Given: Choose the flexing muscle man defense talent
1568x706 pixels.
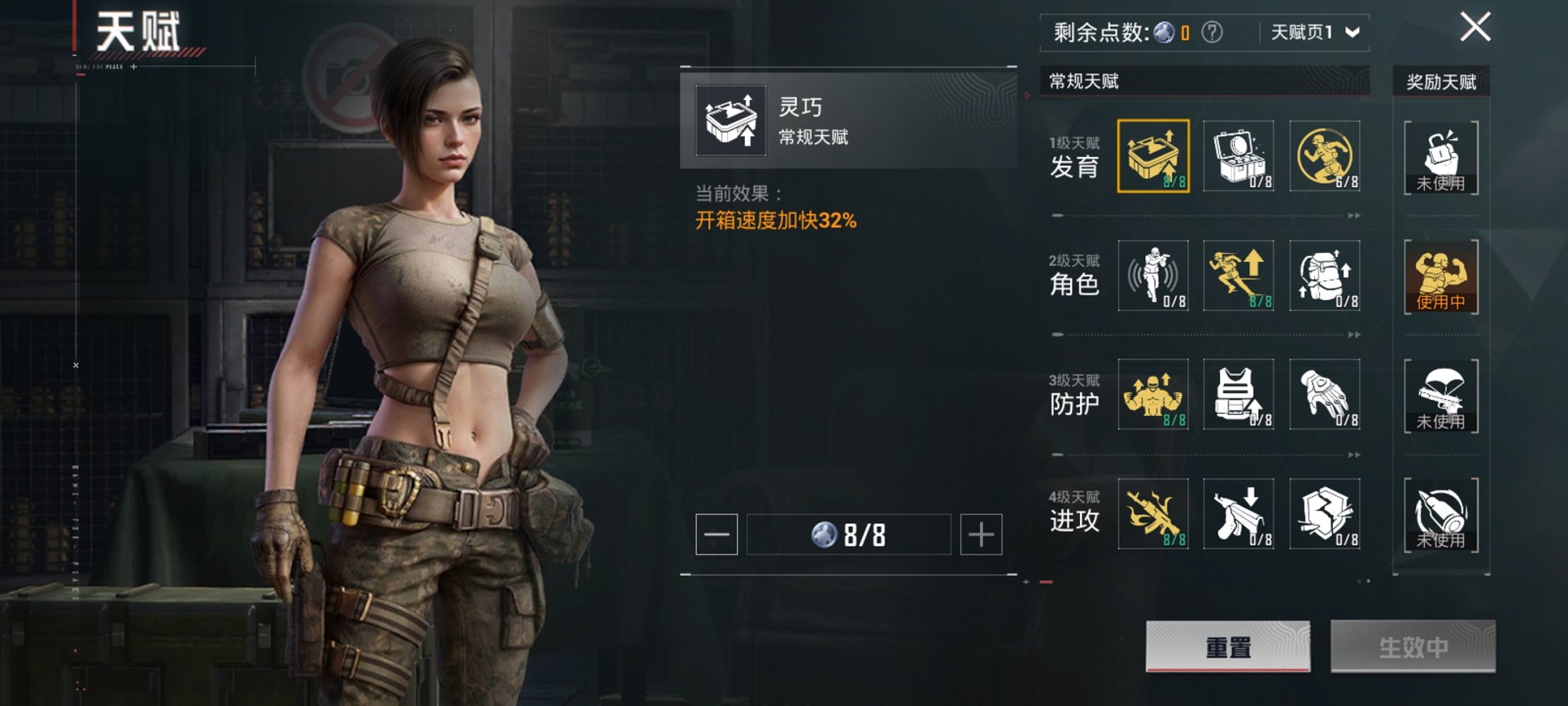Looking at the screenshot, I should pyautogui.click(x=1153, y=395).
